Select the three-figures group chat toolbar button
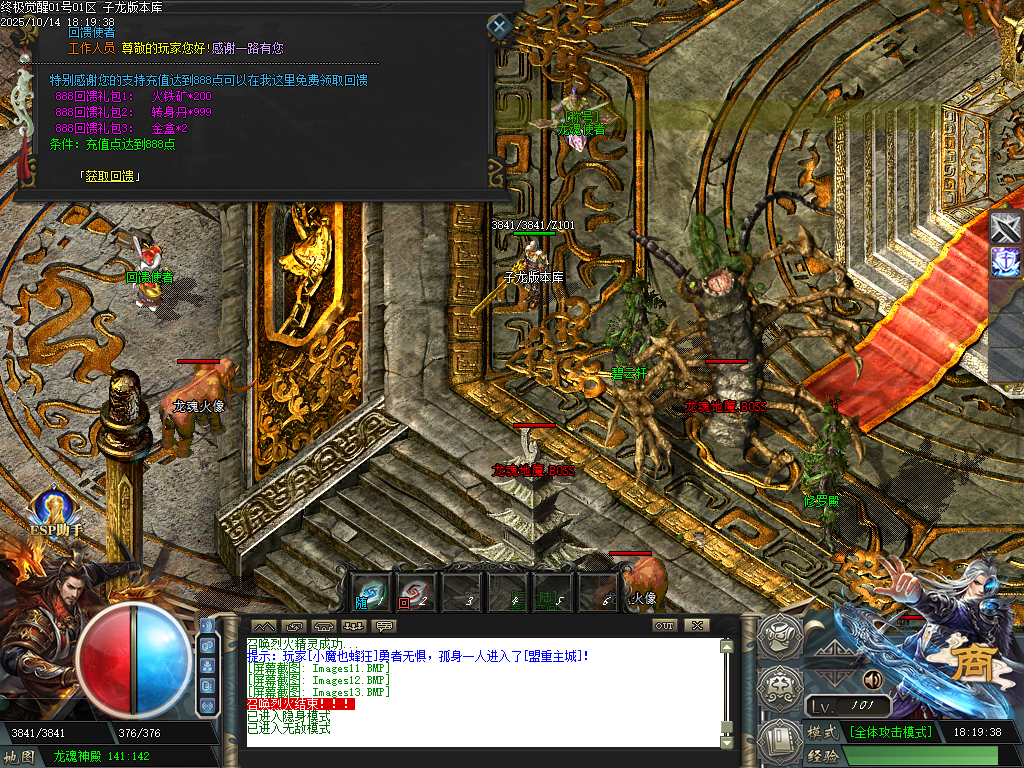Image resolution: width=1024 pixels, height=768 pixels. tap(353, 626)
